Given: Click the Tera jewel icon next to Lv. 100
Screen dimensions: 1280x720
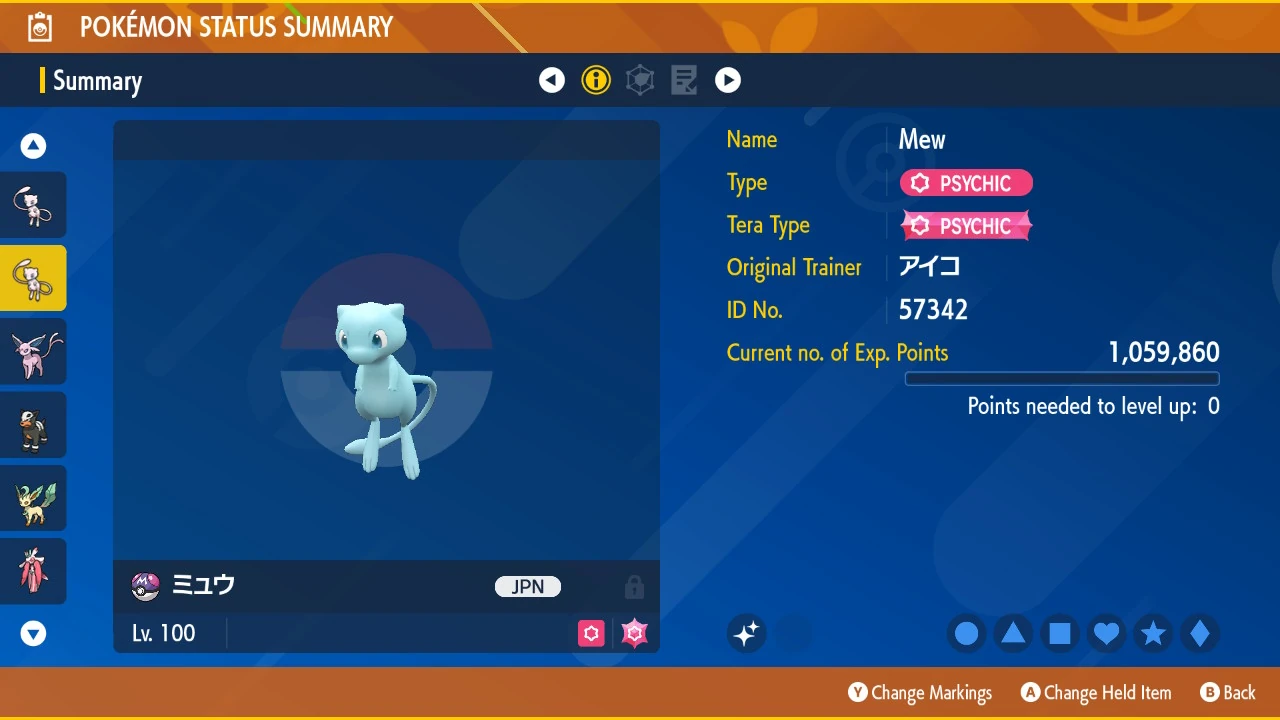Looking at the screenshot, I should pos(634,633).
